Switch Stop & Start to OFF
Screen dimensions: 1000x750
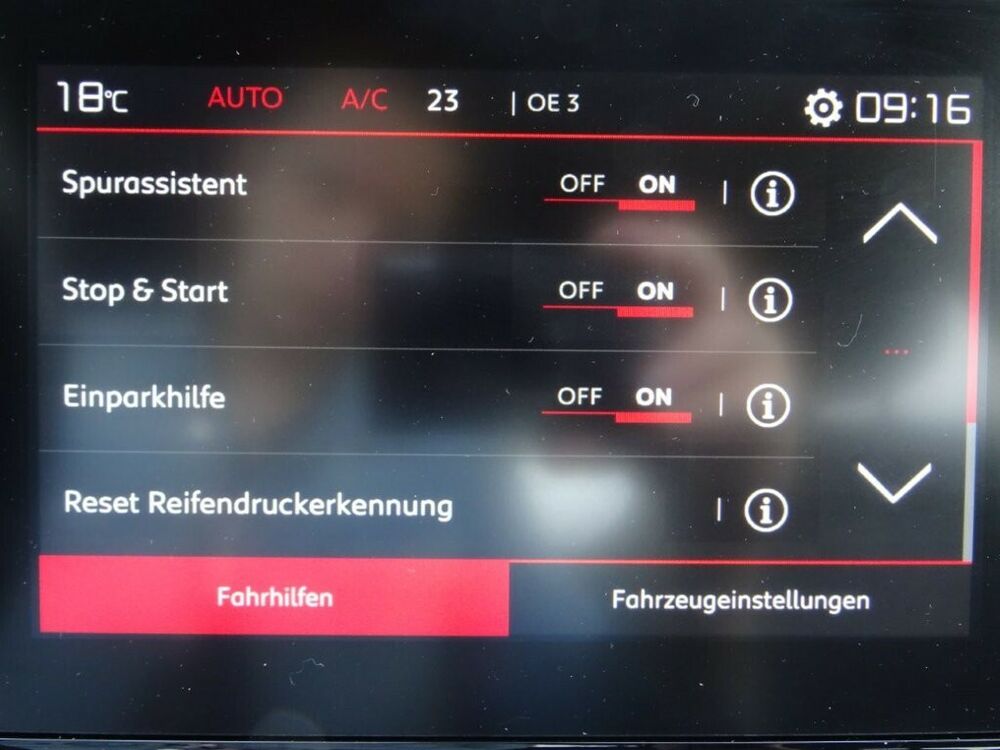[581, 291]
